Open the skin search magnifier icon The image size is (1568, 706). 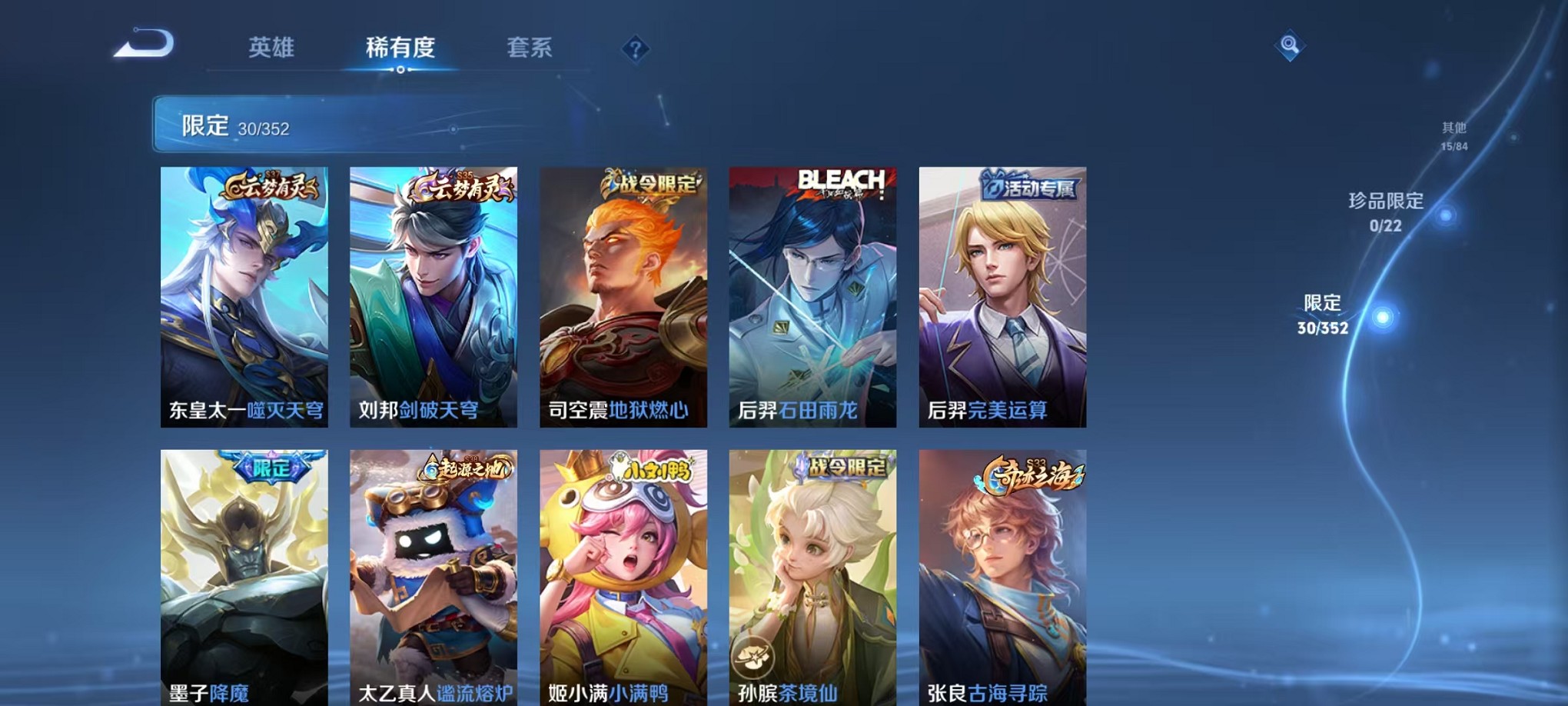(1291, 46)
